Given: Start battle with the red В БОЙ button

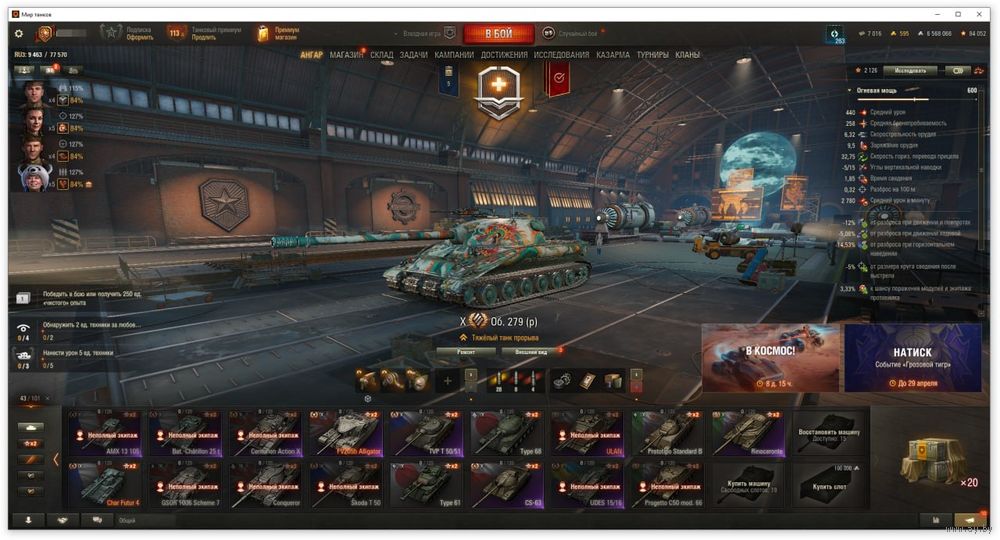Looking at the screenshot, I should pyautogui.click(x=498, y=34).
